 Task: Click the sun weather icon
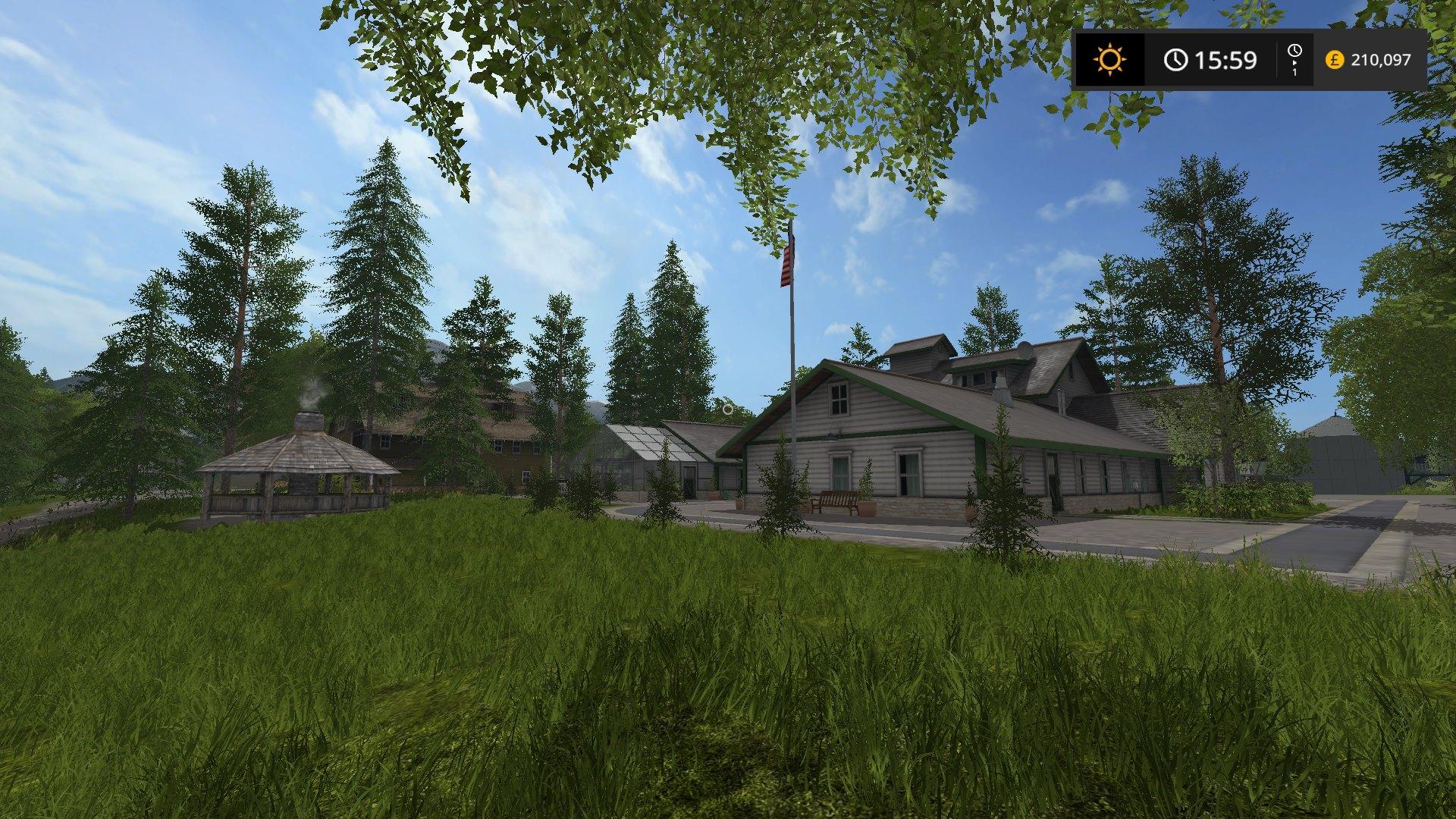click(1109, 59)
